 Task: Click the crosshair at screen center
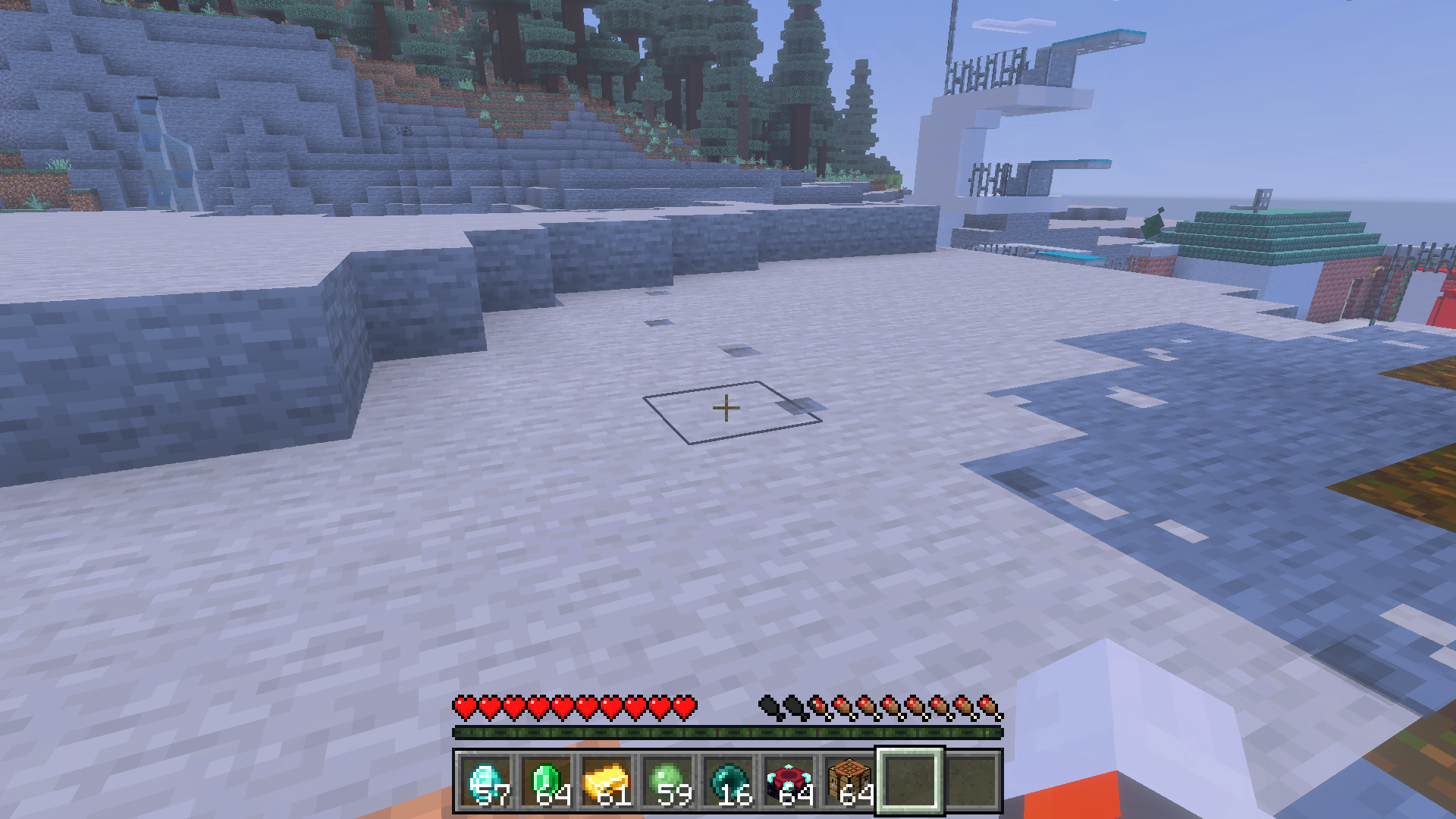pyautogui.click(x=728, y=408)
